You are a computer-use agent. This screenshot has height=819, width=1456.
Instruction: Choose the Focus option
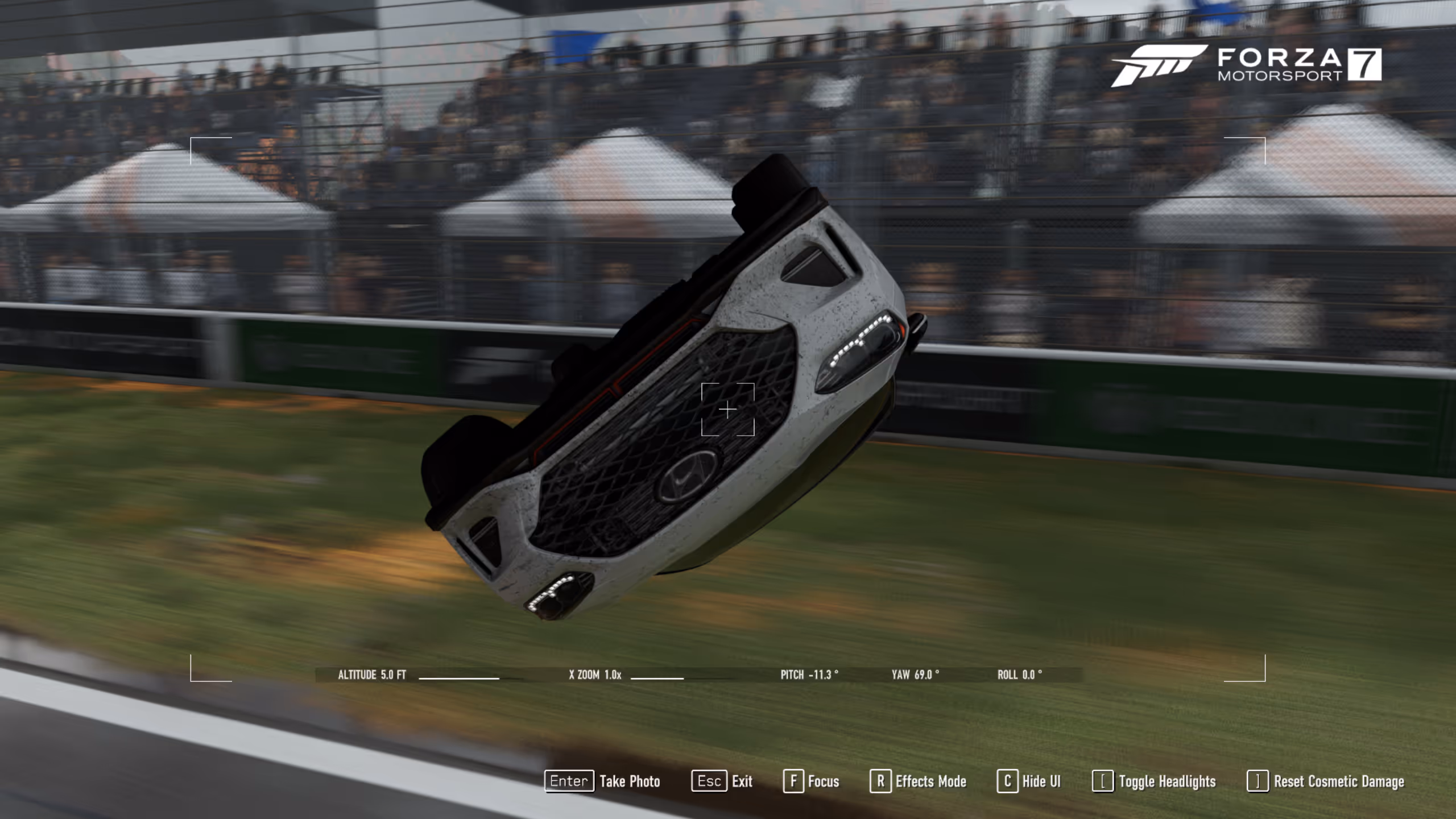[812, 781]
